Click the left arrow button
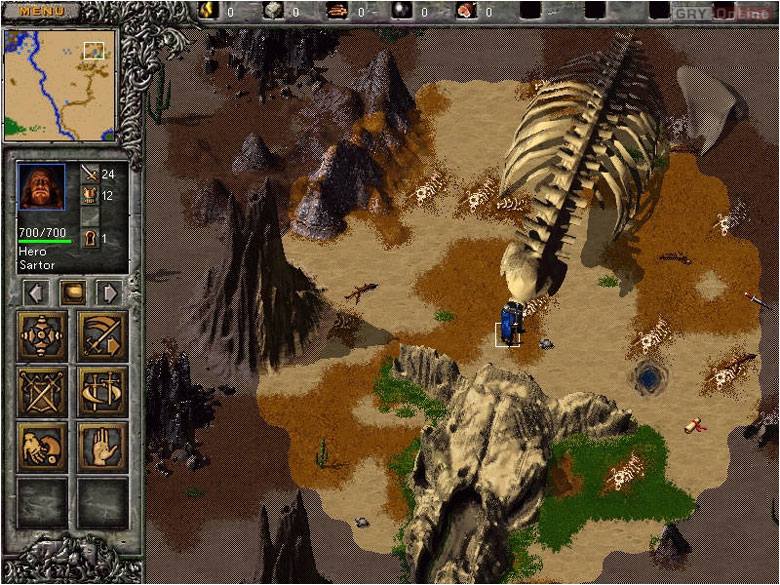Viewport: 780px width, 585px height. click(37, 293)
